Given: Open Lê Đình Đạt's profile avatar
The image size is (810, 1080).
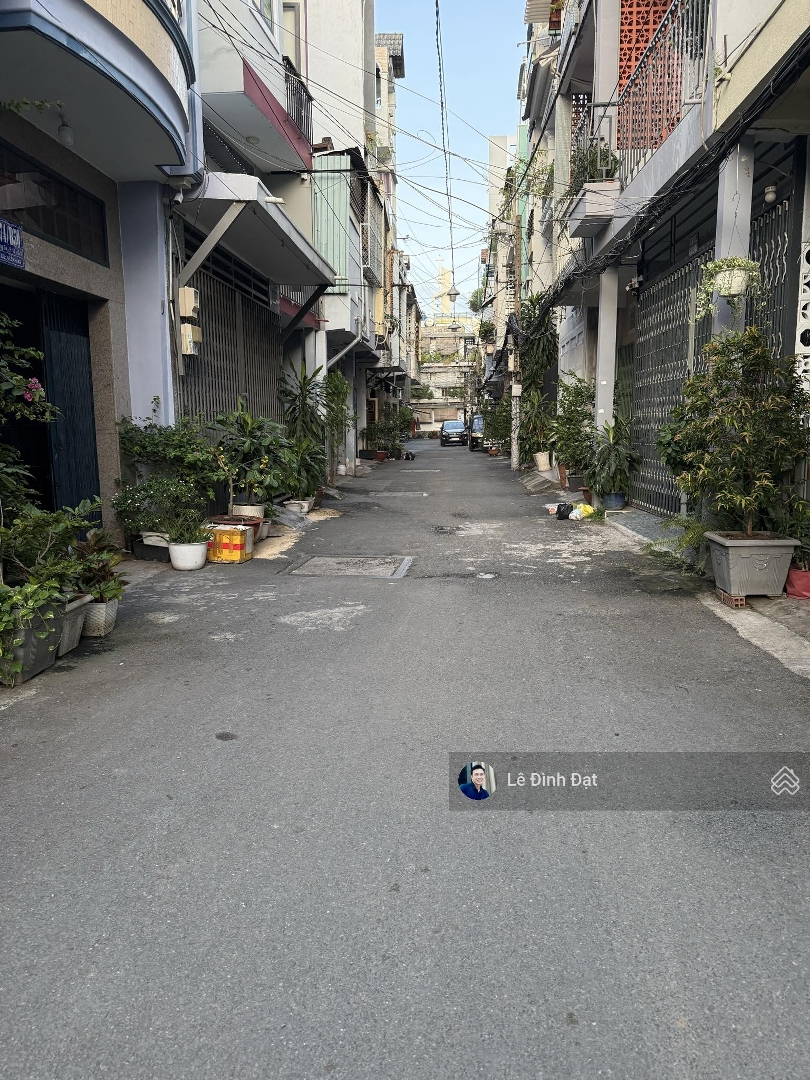Looking at the screenshot, I should pyautogui.click(x=475, y=781).
